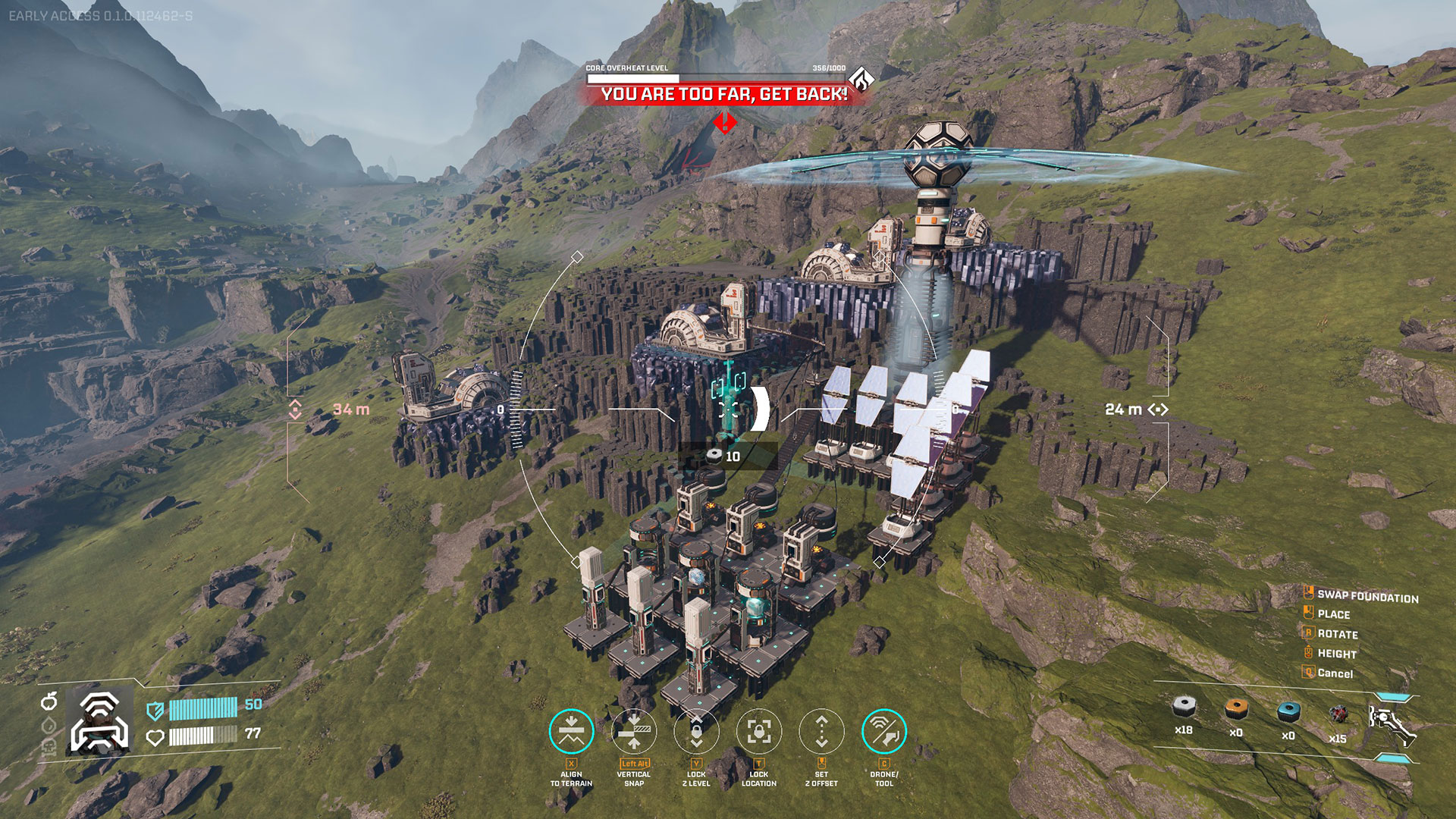Select the white foundation with 18 left
The width and height of the screenshot is (1456, 819).
click(1184, 708)
